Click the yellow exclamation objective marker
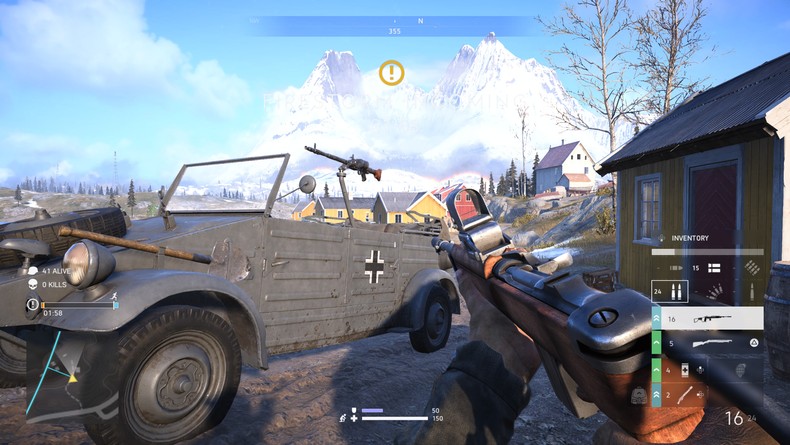This screenshot has height=445, width=790. click(x=391, y=72)
